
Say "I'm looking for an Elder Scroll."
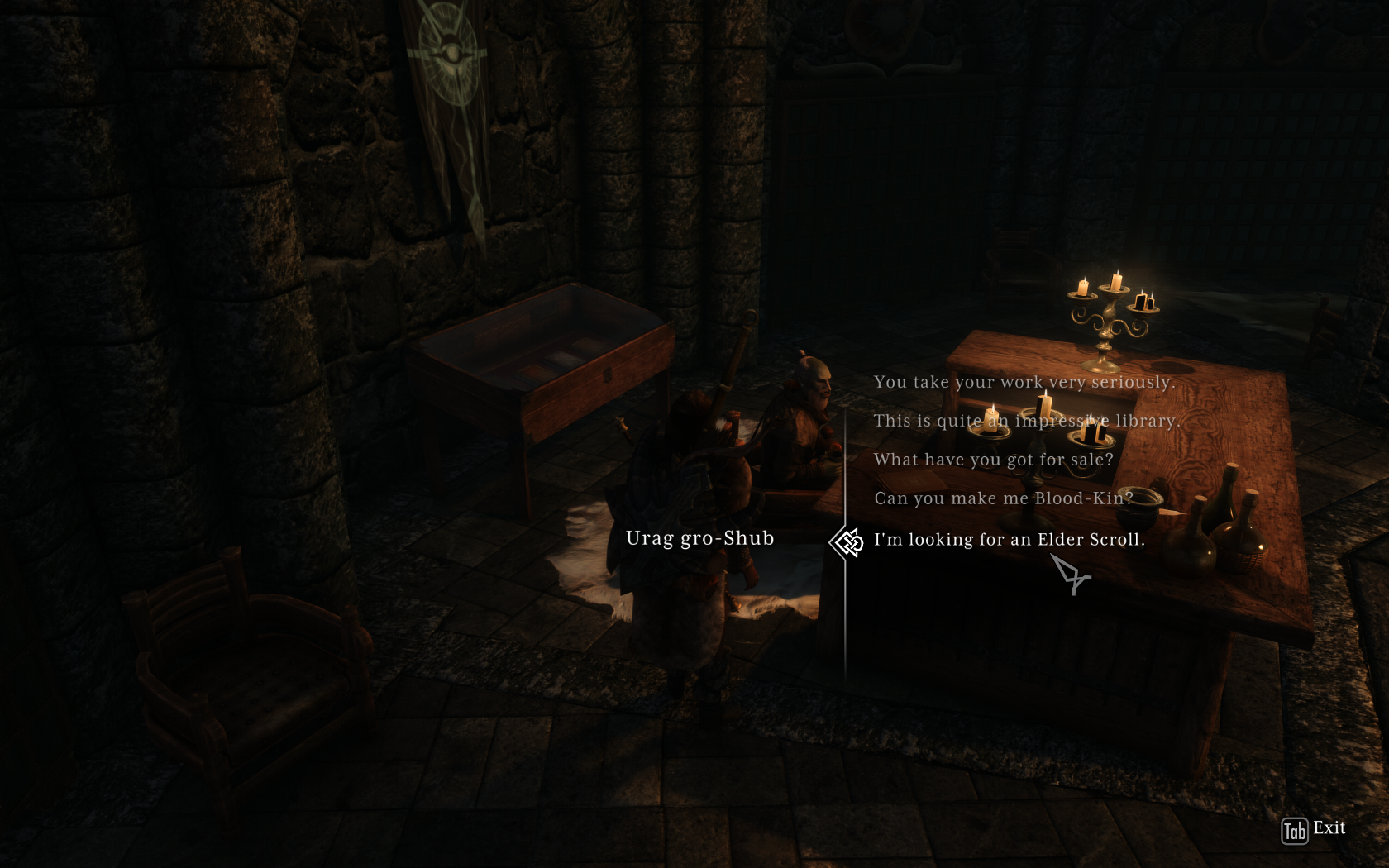(1009, 540)
